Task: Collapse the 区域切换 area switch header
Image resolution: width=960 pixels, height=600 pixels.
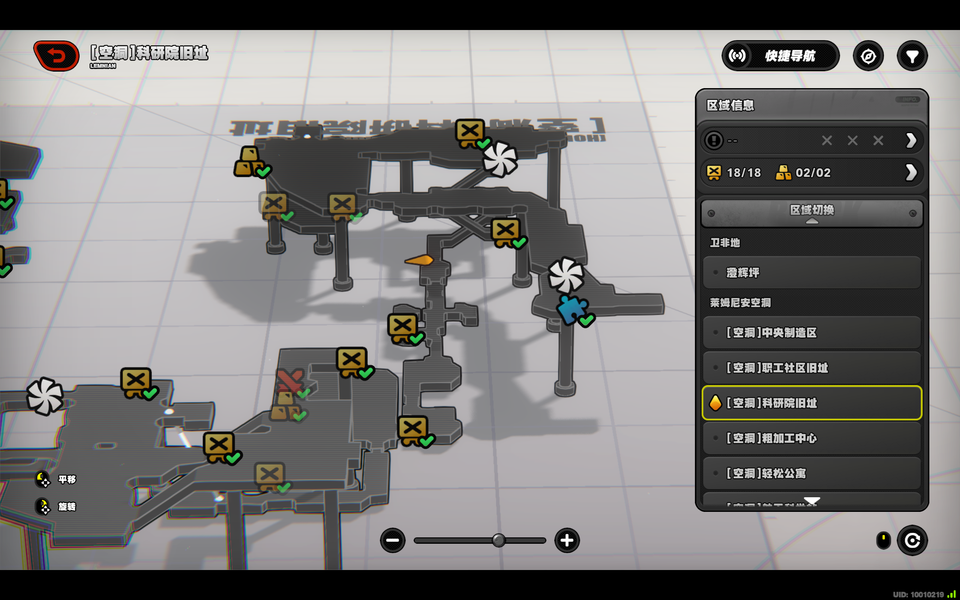Action: pyautogui.click(x=811, y=212)
